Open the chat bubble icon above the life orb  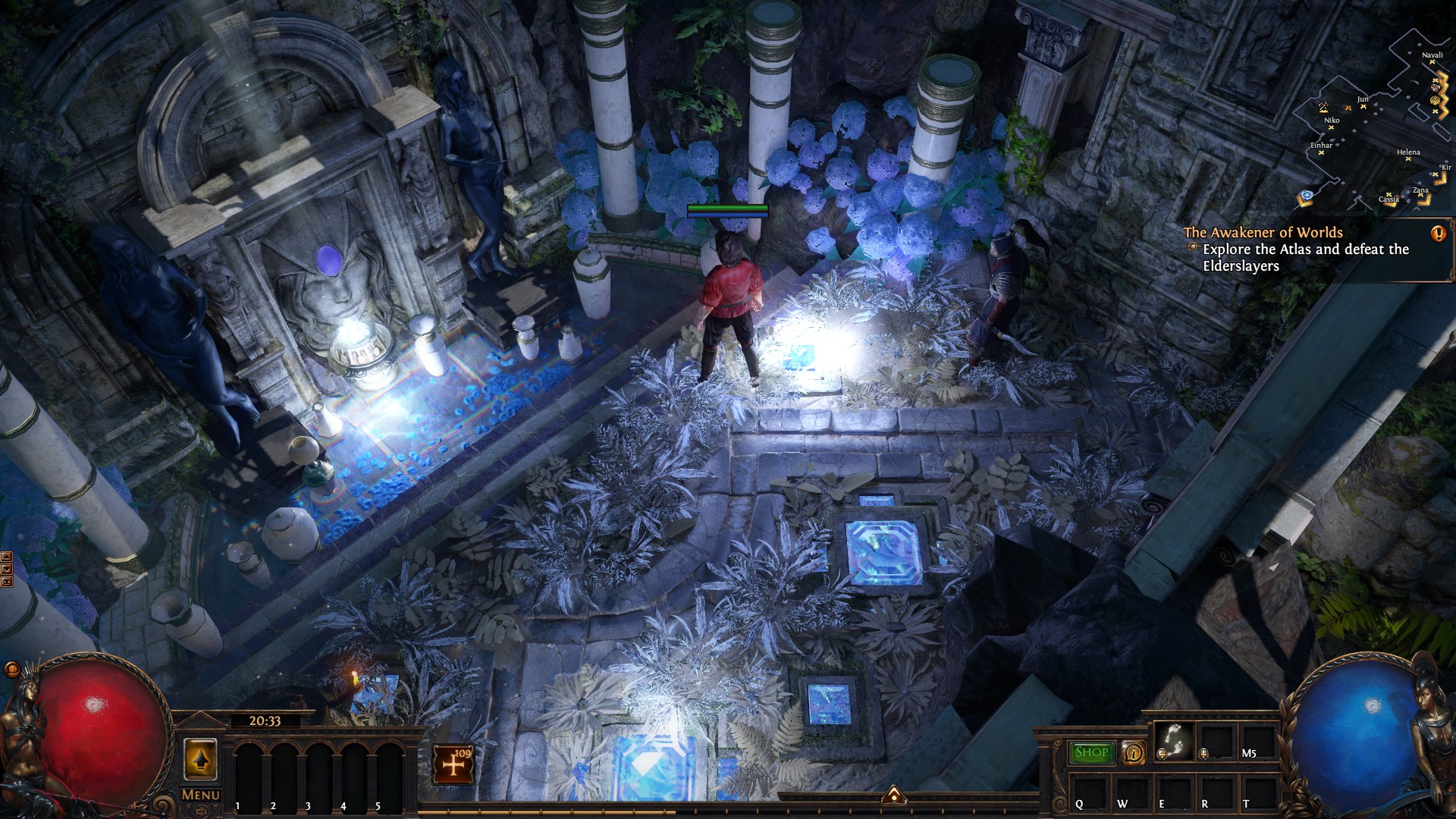click(12, 669)
